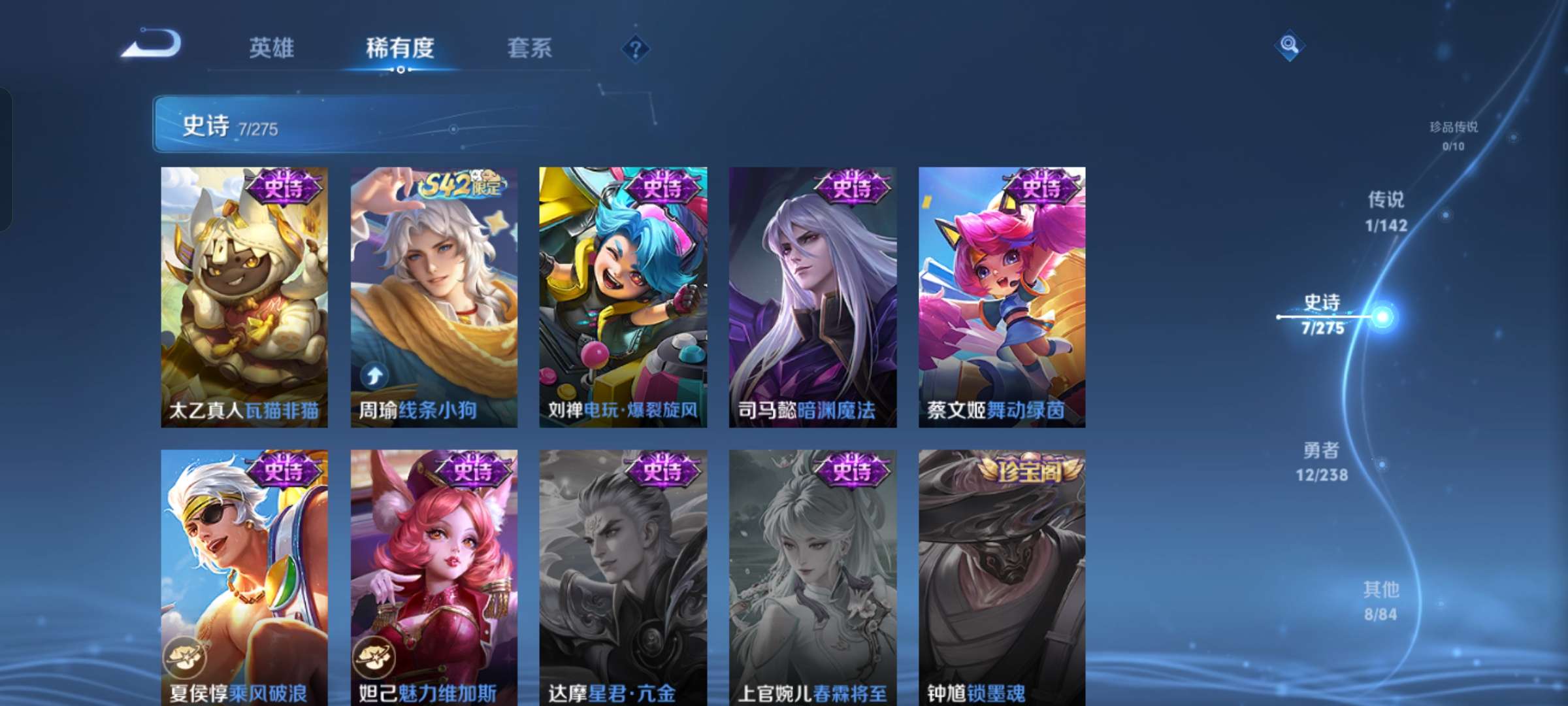Open the 刘禅电玩·爆裂旋风 skin thumbnail
This screenshot has width=1568, height=706.
(622, 294)
